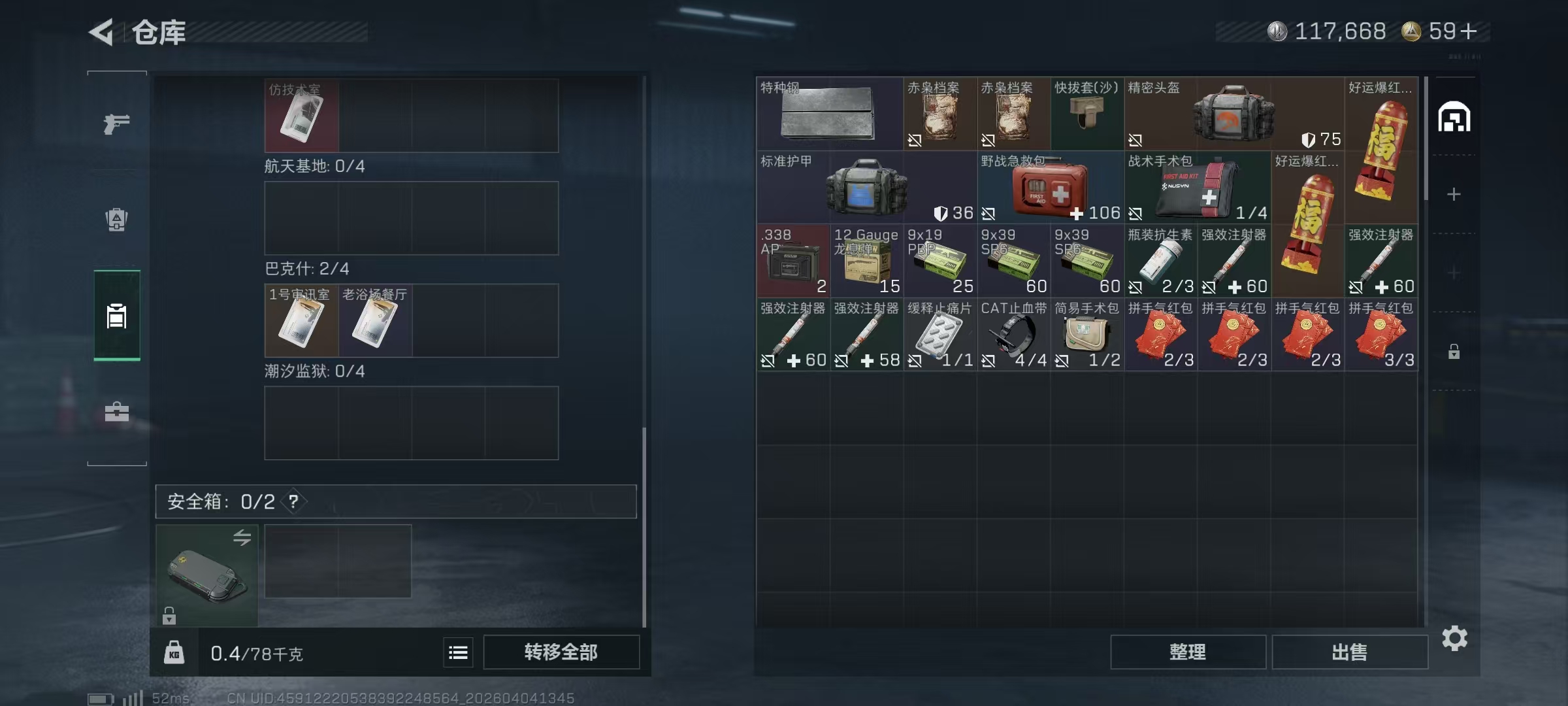Switch to the active storage clipboard tab
1568x706 pixels.
pyautogui.click(x=116, y=316)
